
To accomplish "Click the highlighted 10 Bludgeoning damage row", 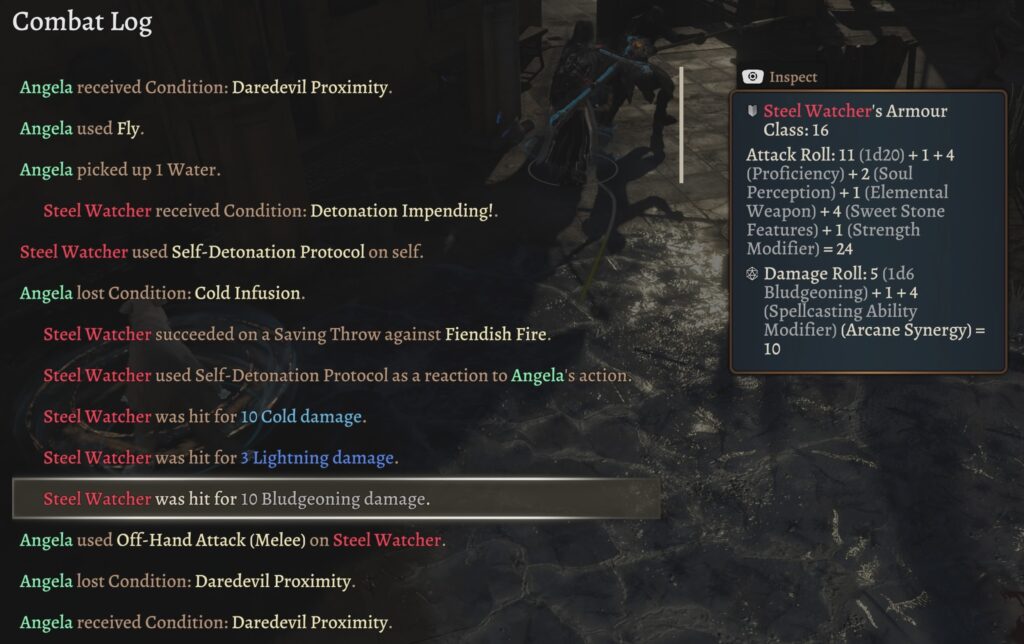I will [x=336, y=499].
